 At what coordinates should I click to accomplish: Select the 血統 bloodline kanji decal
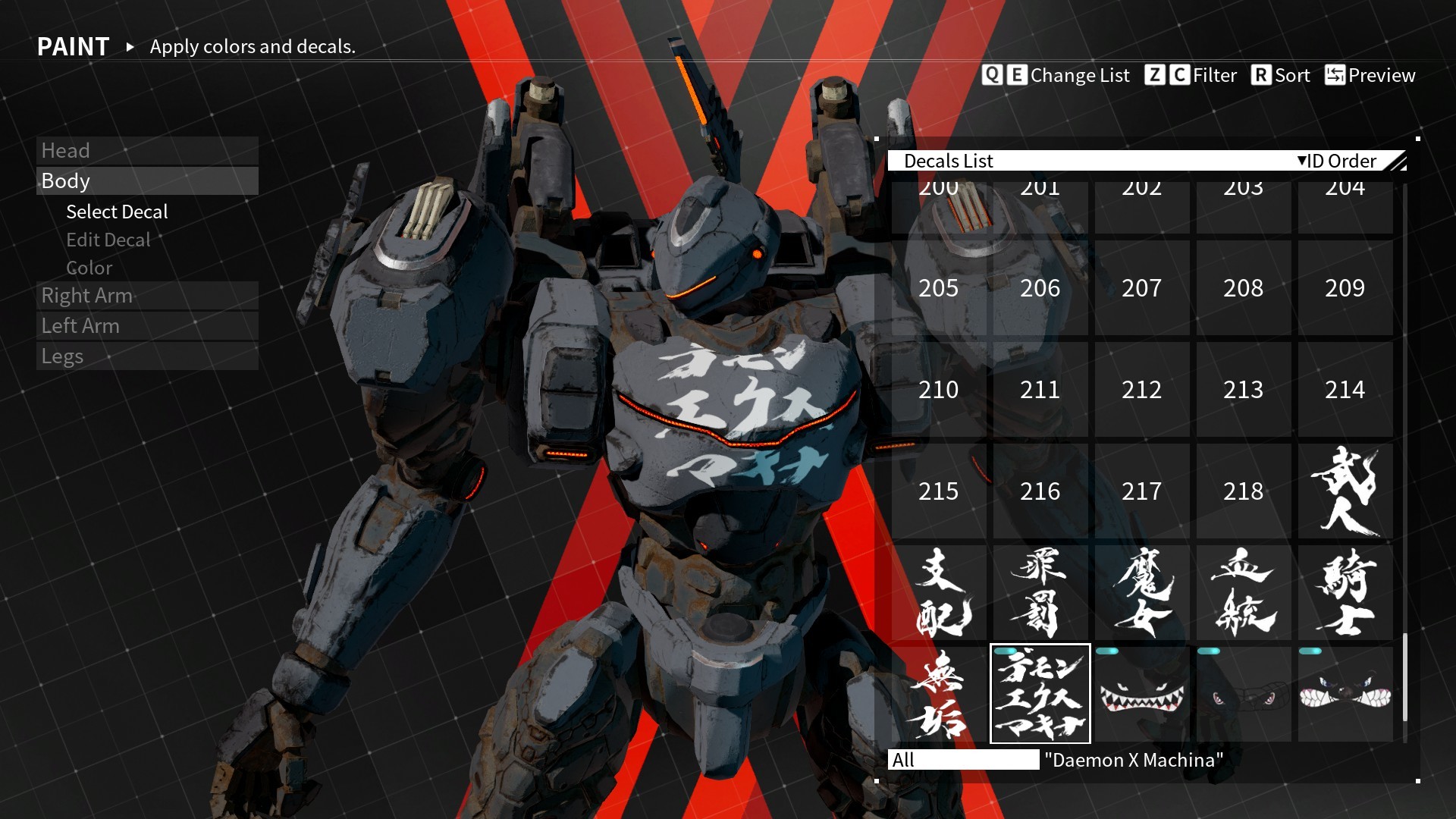click(x=1243, y=593)
